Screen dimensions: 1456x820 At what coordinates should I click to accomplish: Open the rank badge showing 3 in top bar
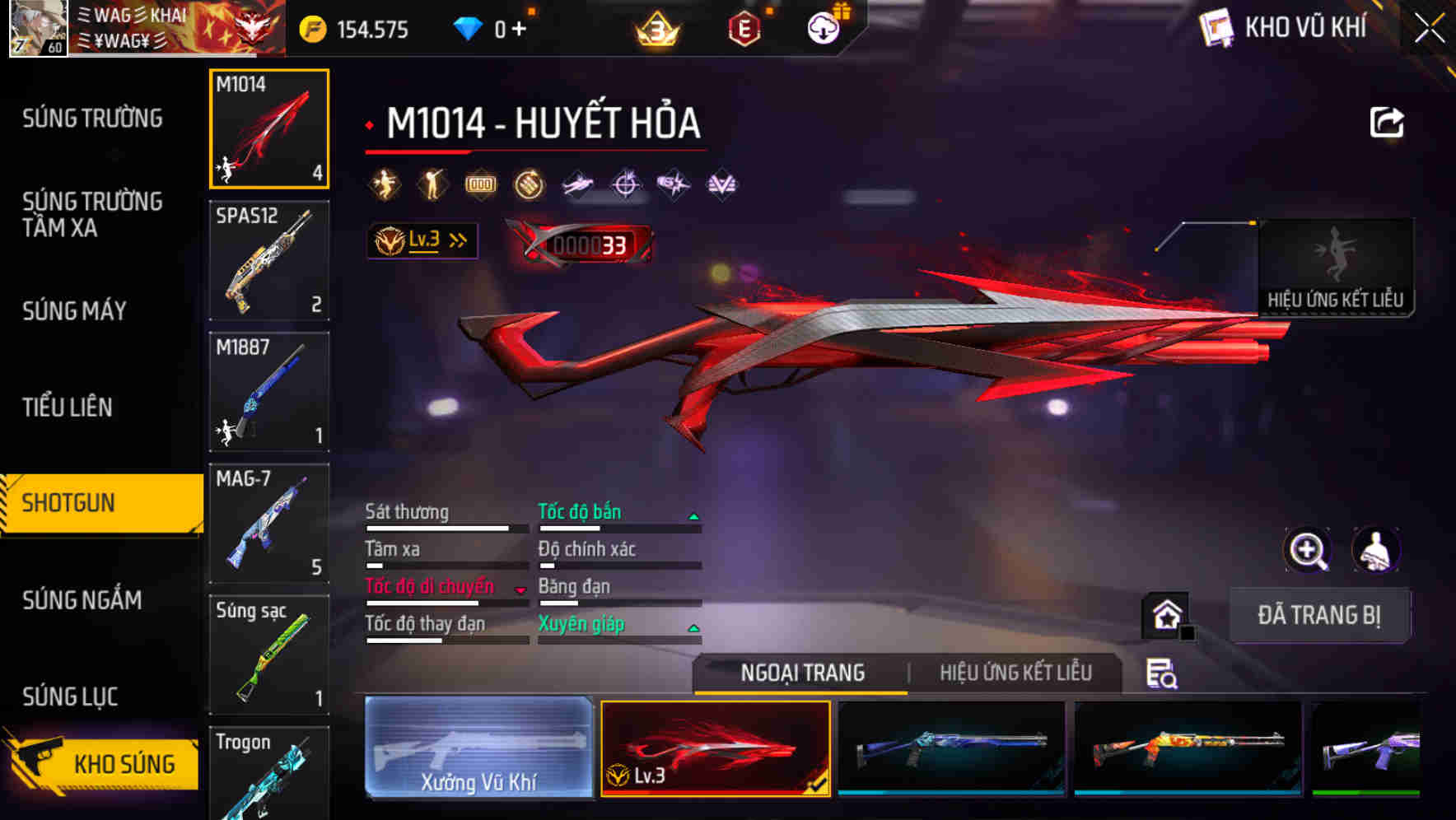[x=655, y=27]
